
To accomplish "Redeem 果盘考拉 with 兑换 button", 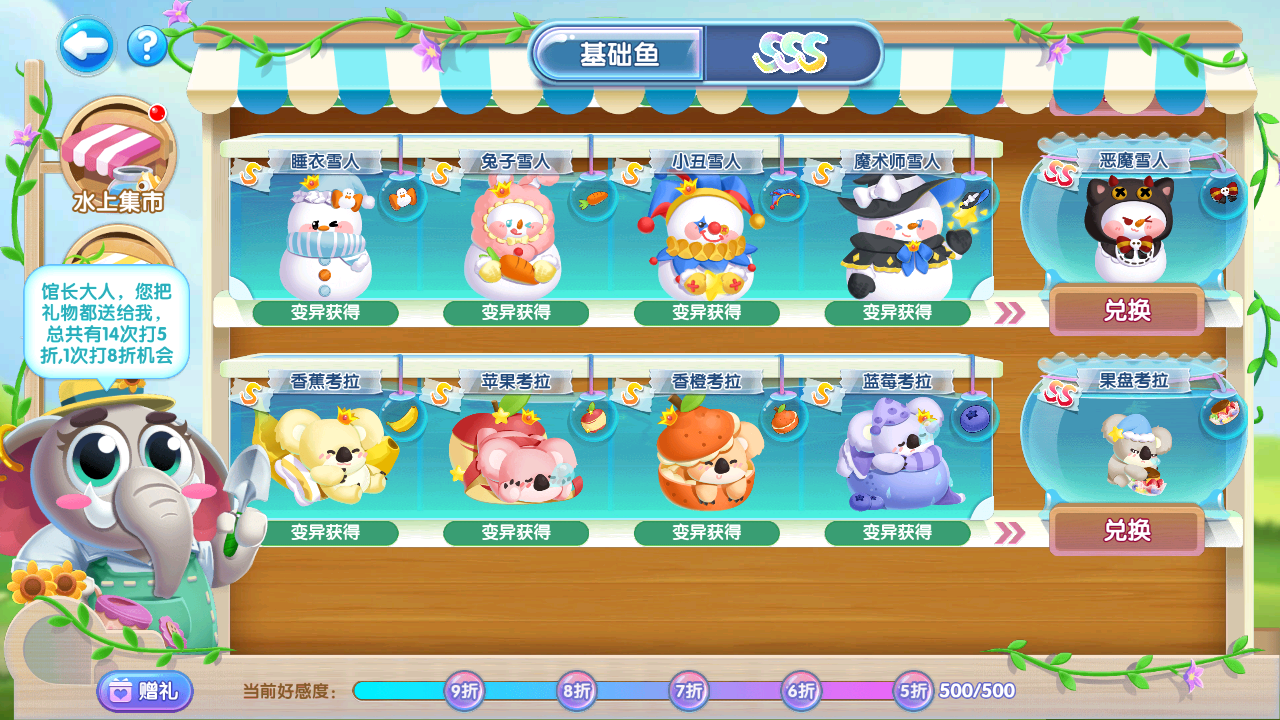I will [x=1127, y=531].
